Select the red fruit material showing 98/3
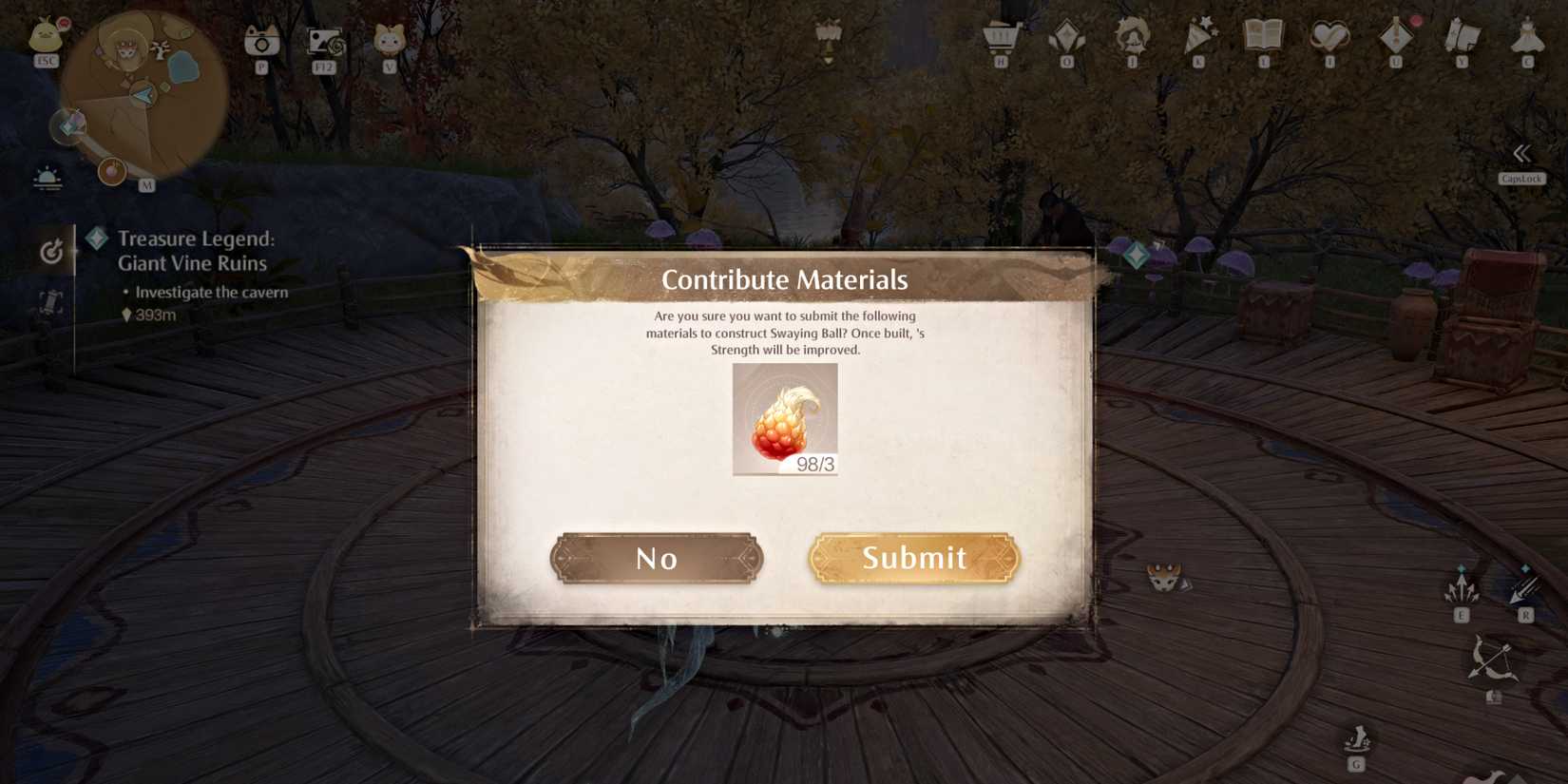This screenshot has width=1568, height=784. [784, 418]
